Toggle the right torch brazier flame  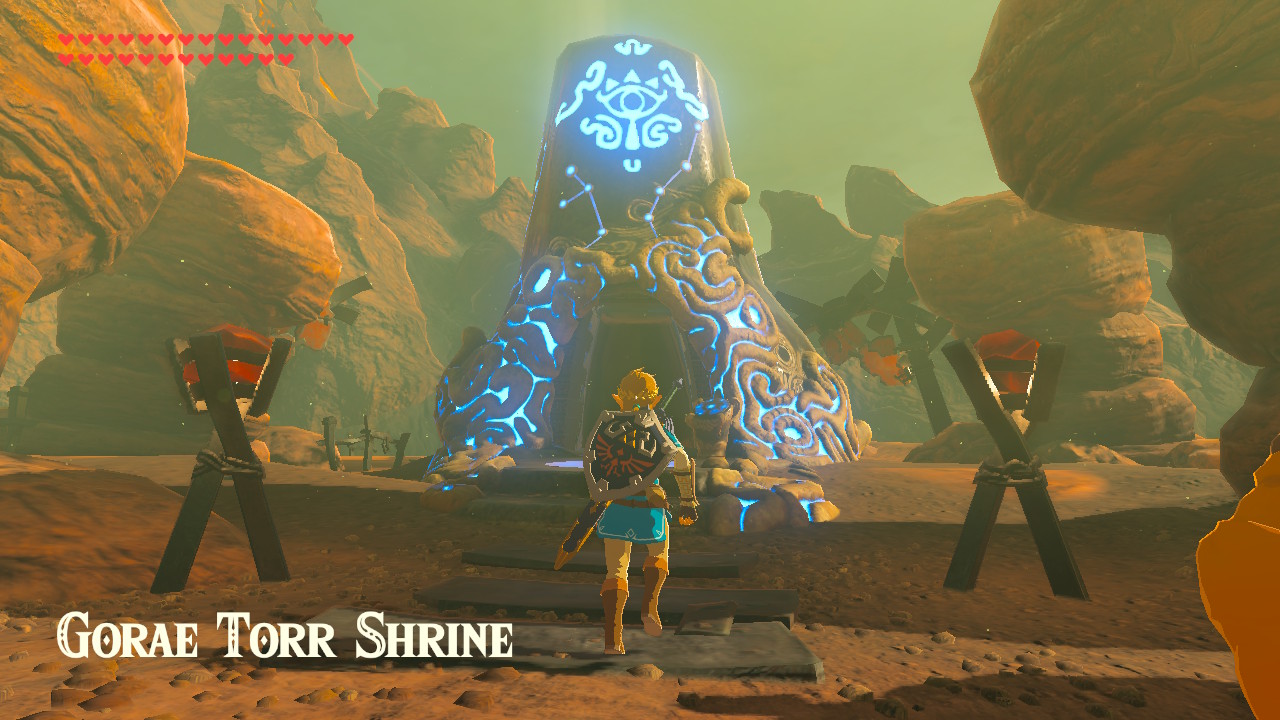(1010, 360)
